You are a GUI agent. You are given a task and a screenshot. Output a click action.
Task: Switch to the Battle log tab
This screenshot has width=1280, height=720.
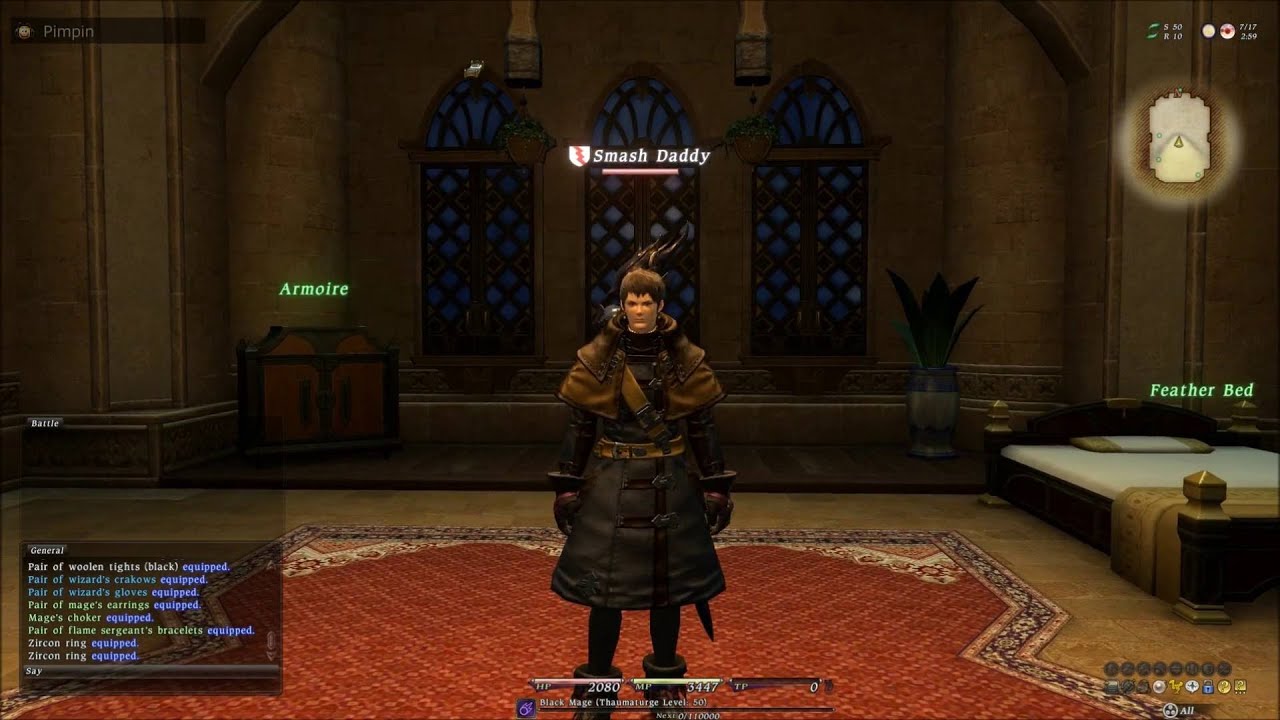tap(45, 423)
